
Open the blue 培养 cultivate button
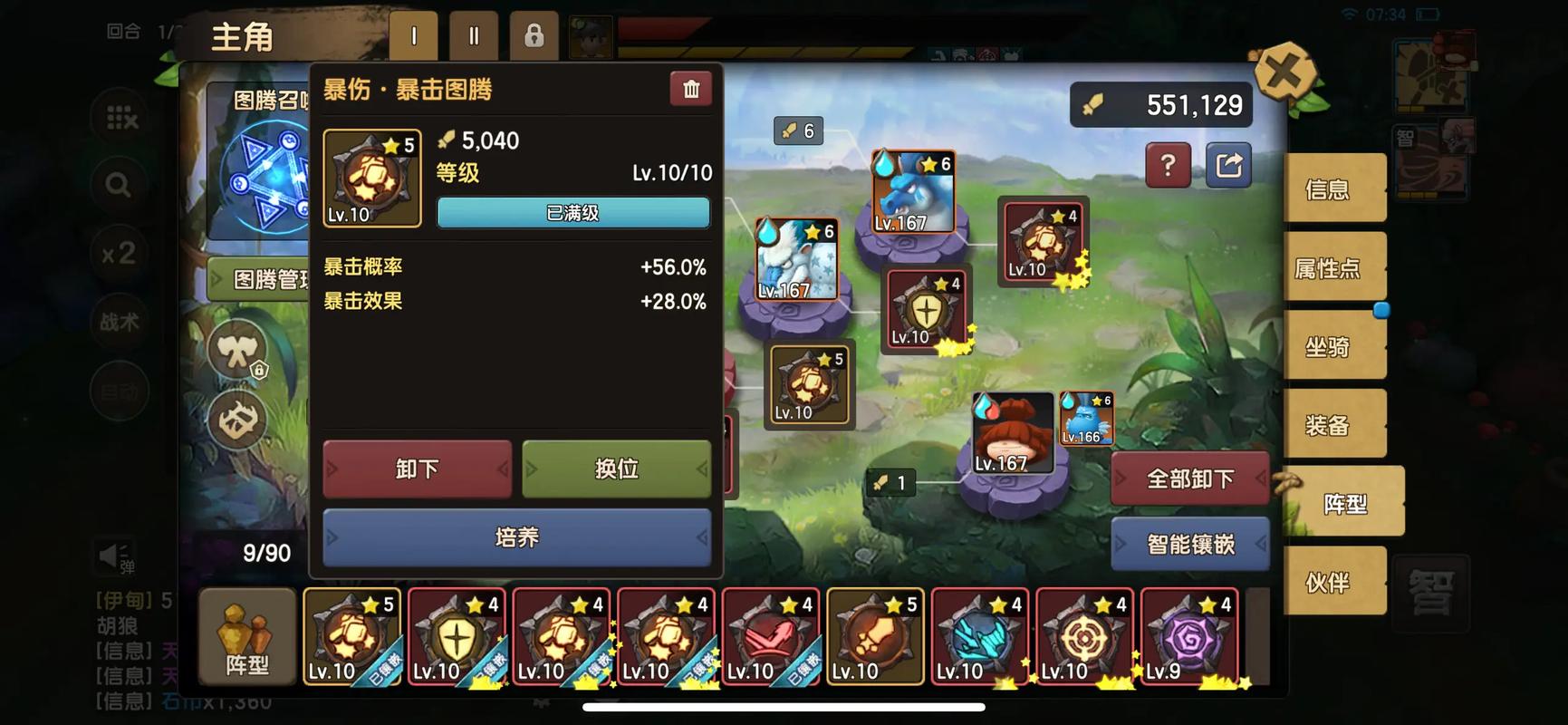pyautogui.click(x=516, y=537)
